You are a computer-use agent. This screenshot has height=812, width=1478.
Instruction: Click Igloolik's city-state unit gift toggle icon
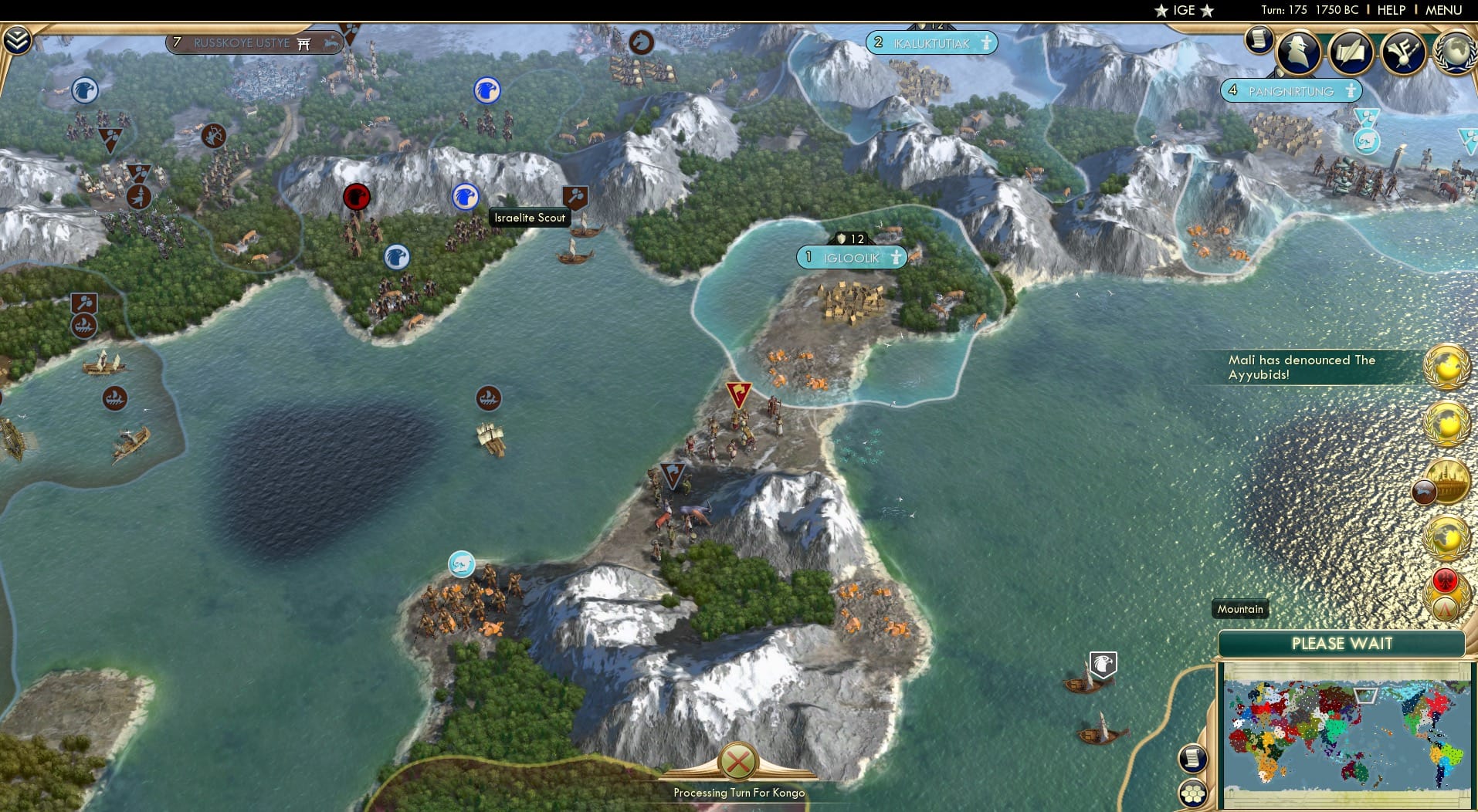[897, 257]
